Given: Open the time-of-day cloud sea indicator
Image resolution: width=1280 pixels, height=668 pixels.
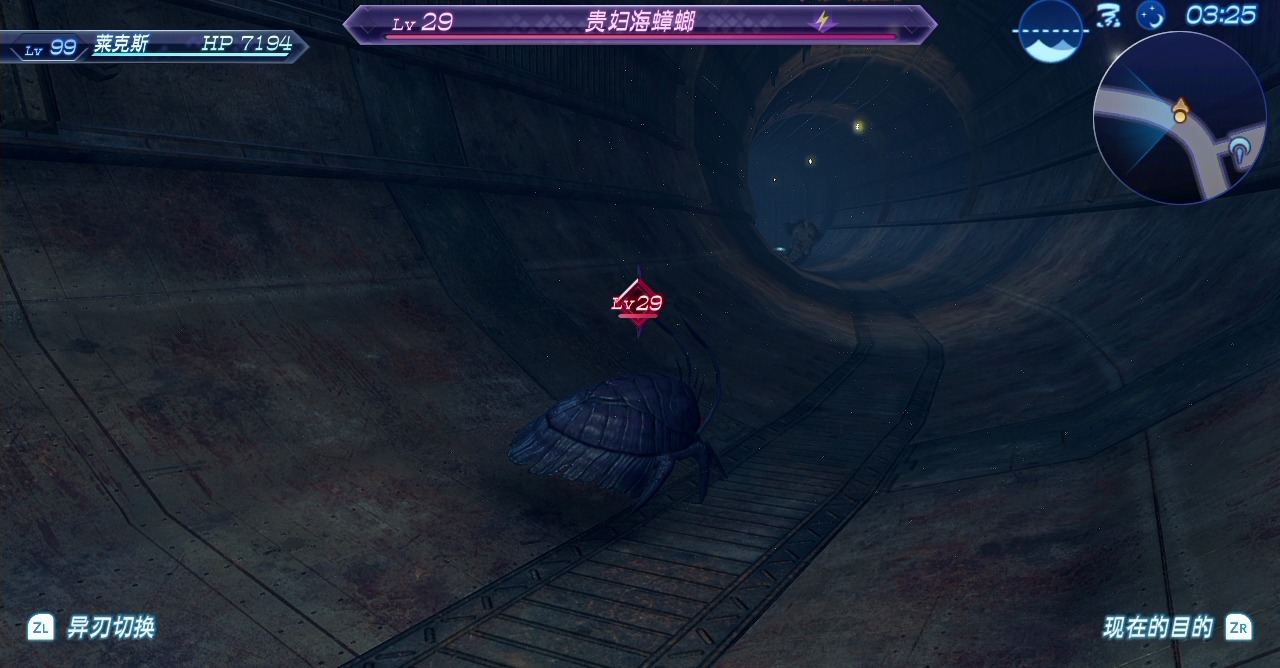Looking at the screenshot, I should (x=1050, y=30).
